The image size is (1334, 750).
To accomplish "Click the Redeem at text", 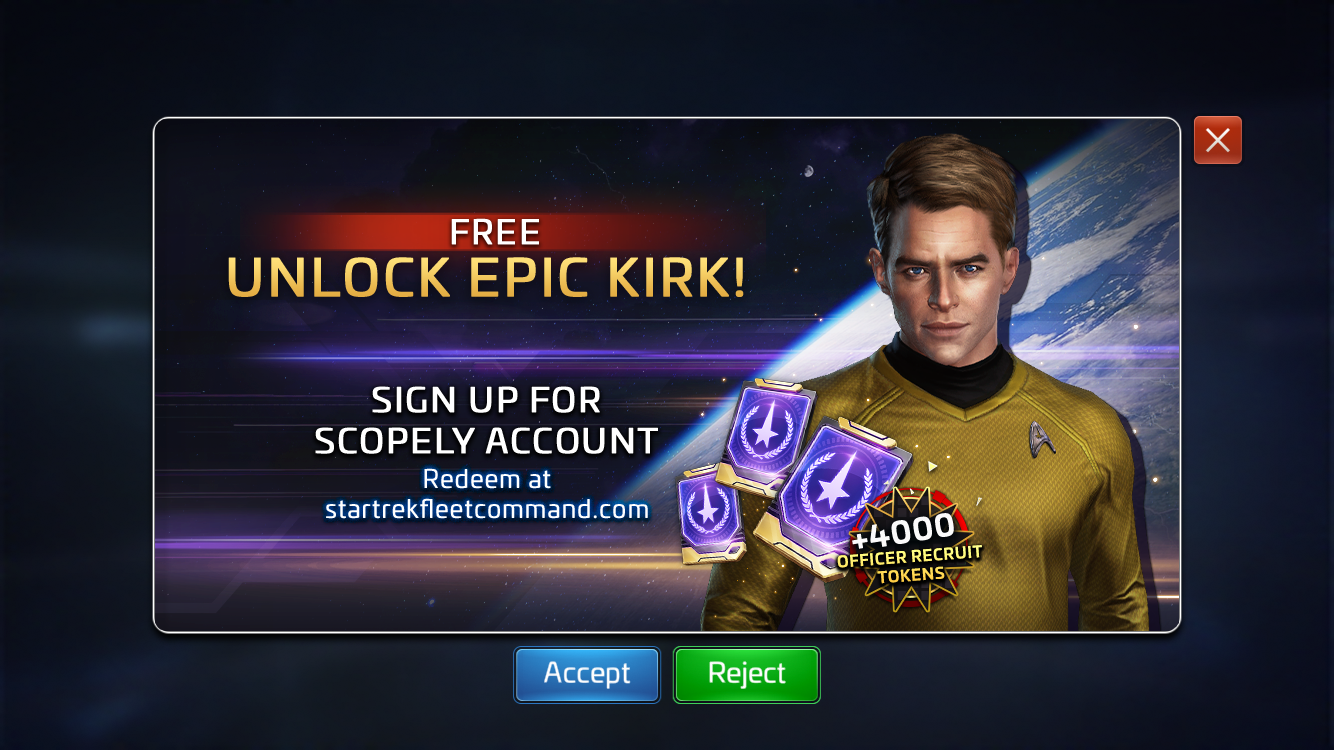I will 486,479.
